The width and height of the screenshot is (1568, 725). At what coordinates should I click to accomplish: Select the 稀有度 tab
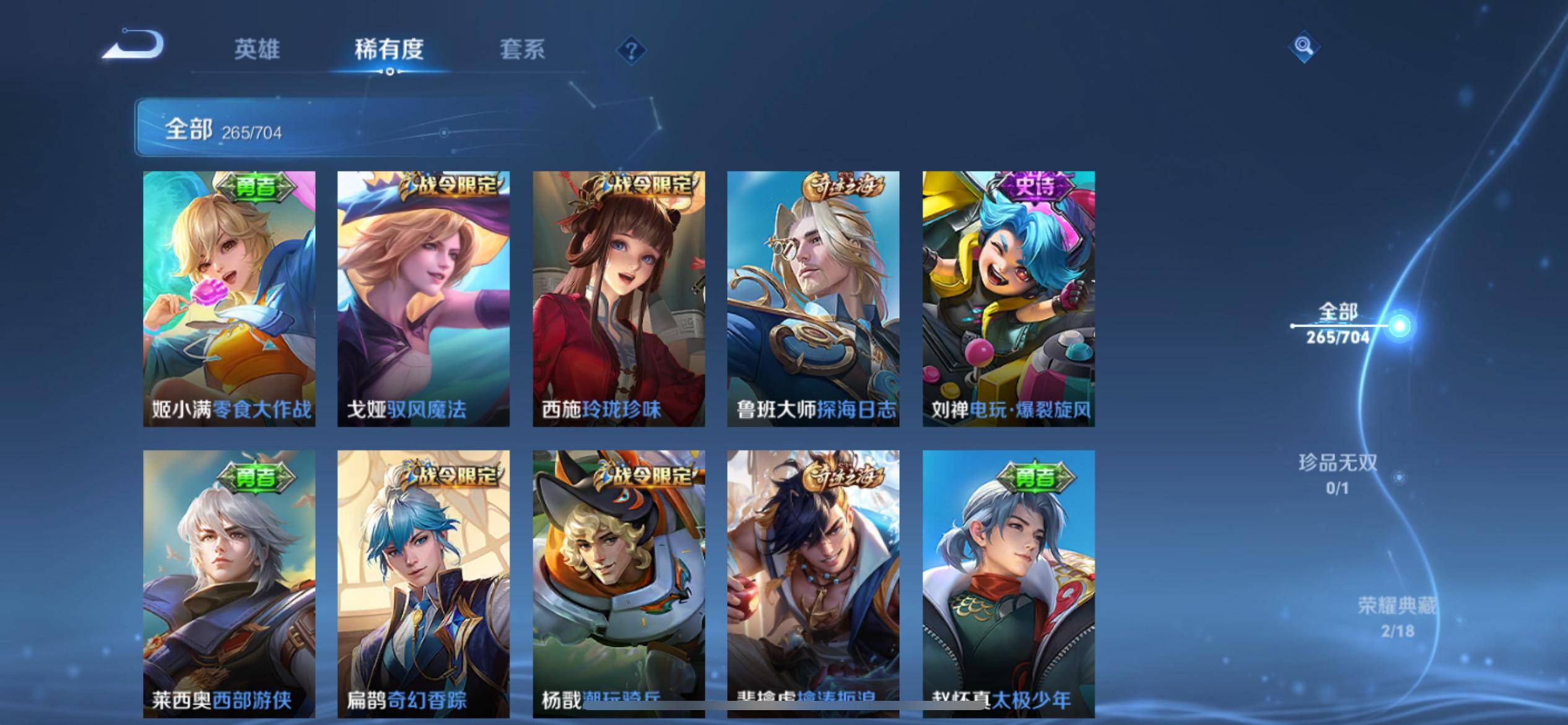389,50
